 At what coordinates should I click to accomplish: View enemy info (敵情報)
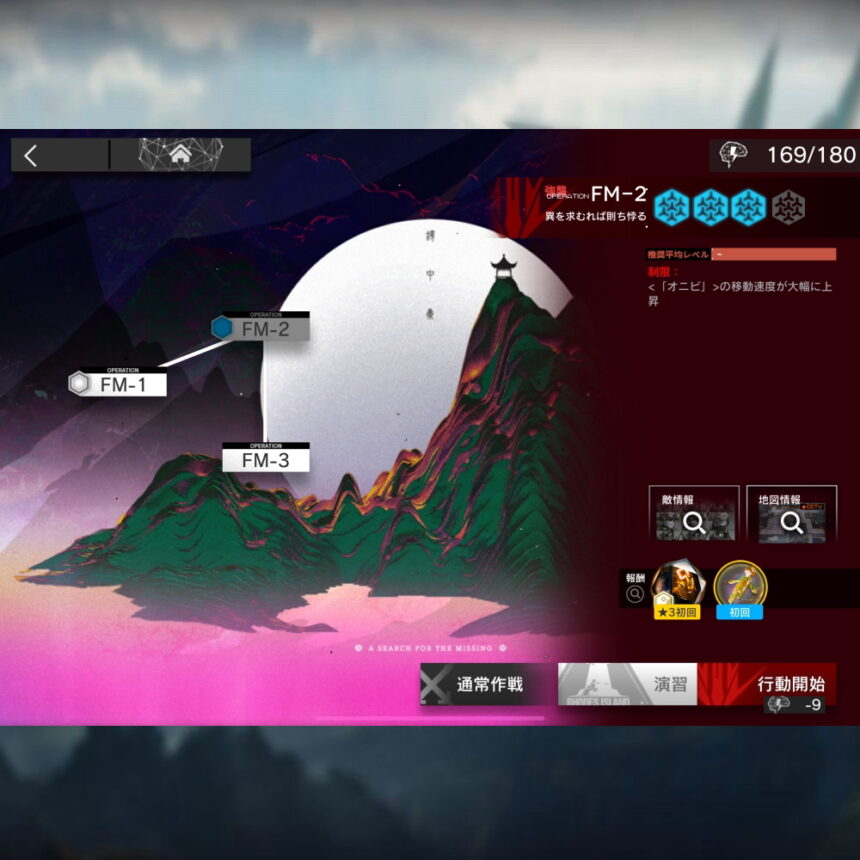pos(693,514)
